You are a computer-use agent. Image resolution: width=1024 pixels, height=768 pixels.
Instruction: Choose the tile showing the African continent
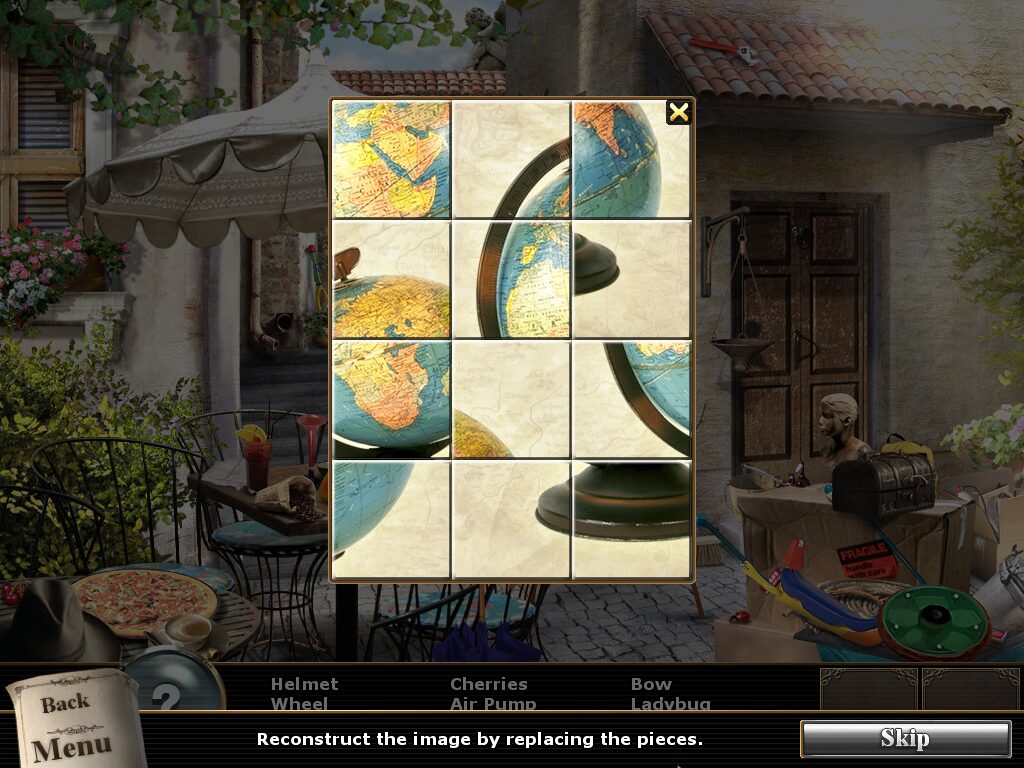pos(391,399)
